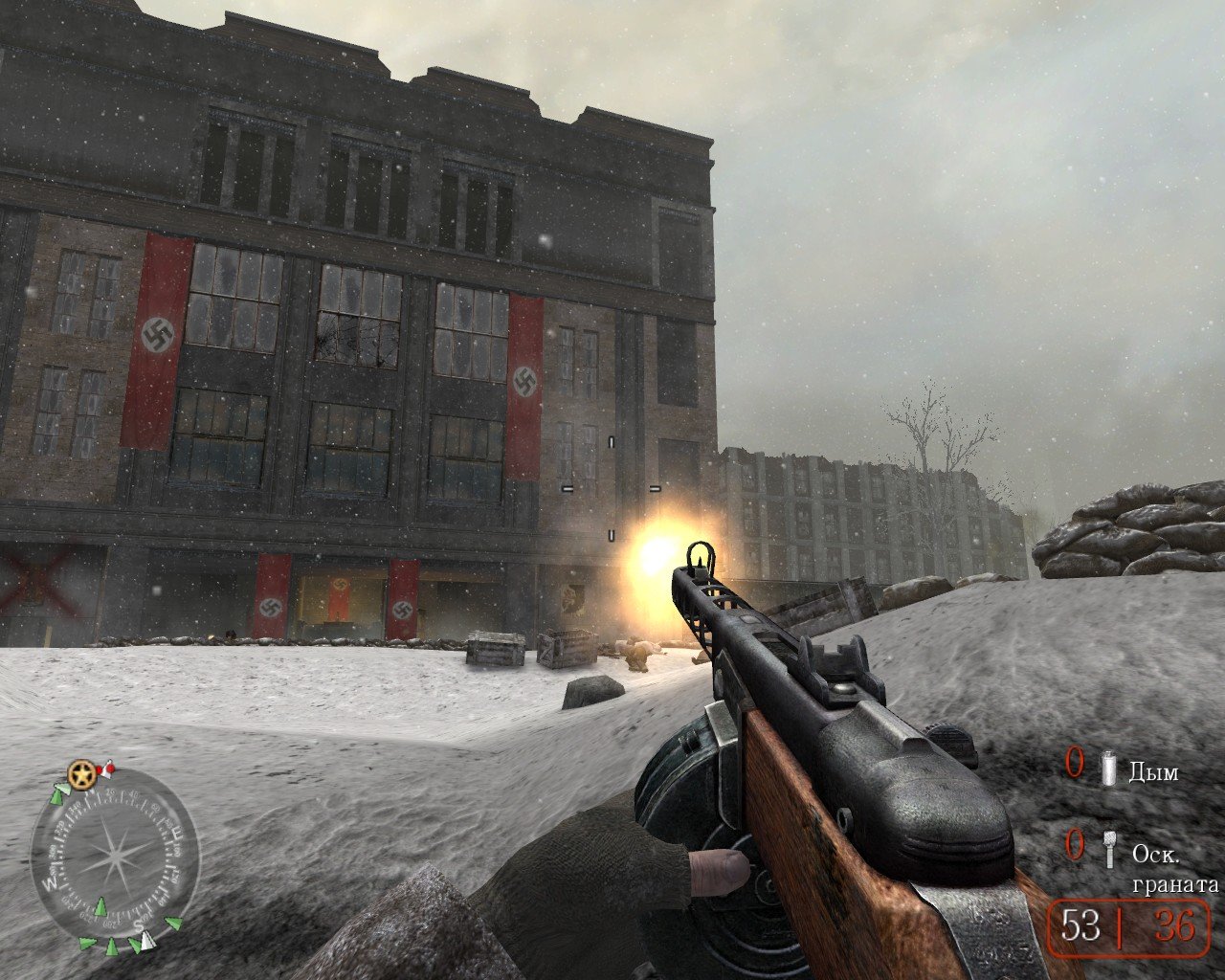Select the frag grenade icon beside Оск. граната
Viewport: 1225px width, 980px height.
[1110, 850]
